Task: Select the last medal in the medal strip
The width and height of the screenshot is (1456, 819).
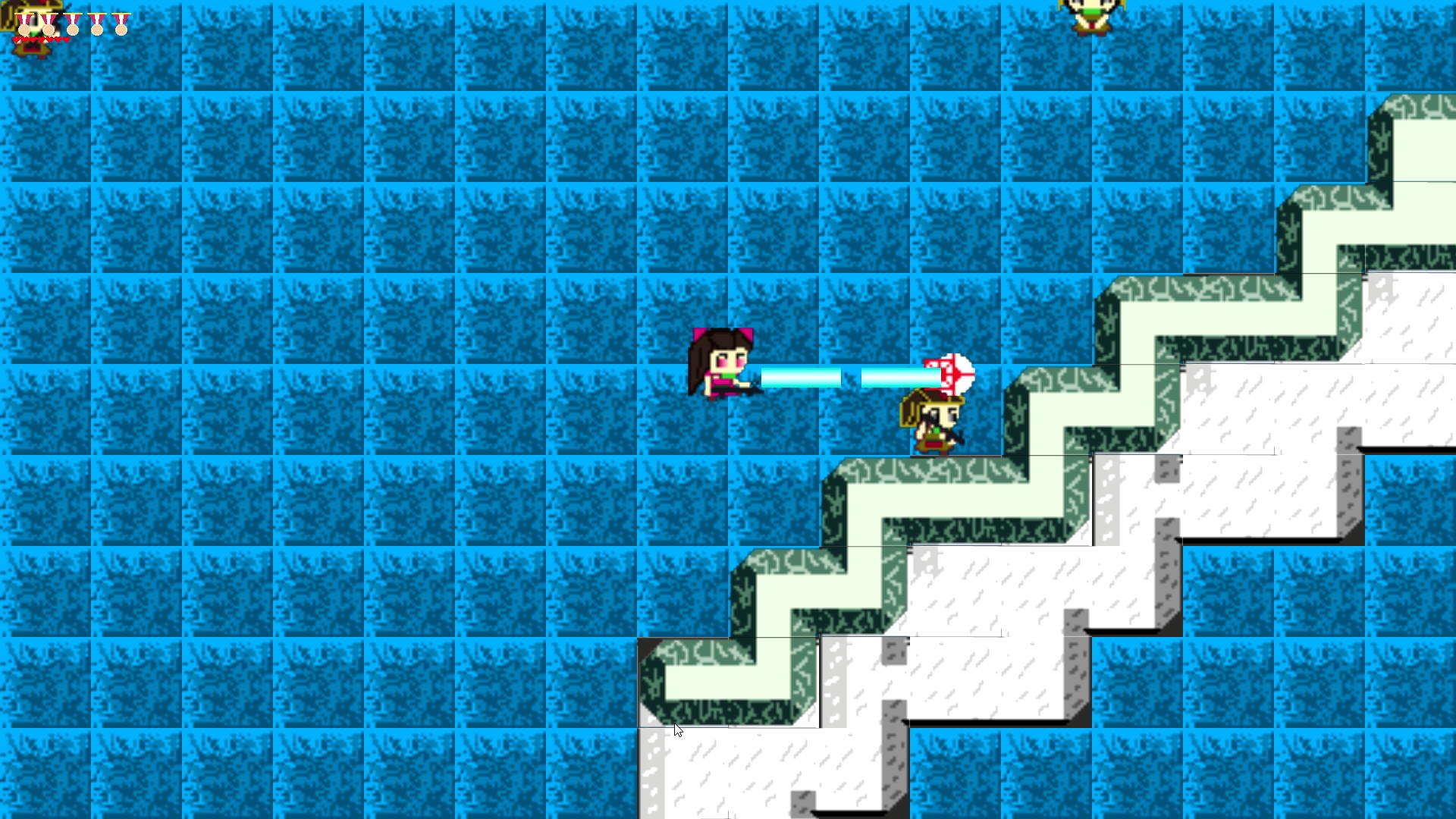Action: tap(121, 29)
